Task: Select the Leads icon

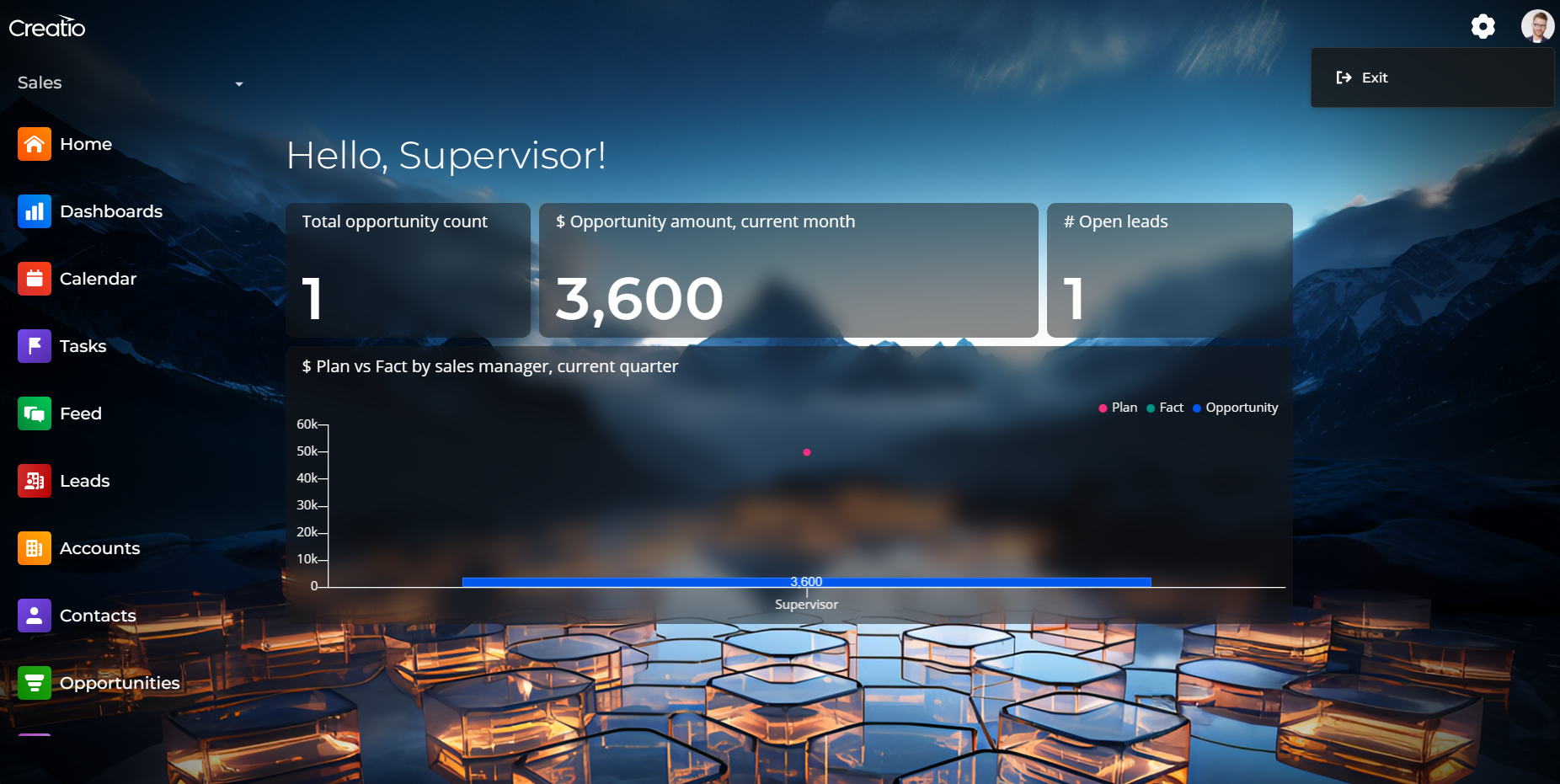Action: point(35,481)
